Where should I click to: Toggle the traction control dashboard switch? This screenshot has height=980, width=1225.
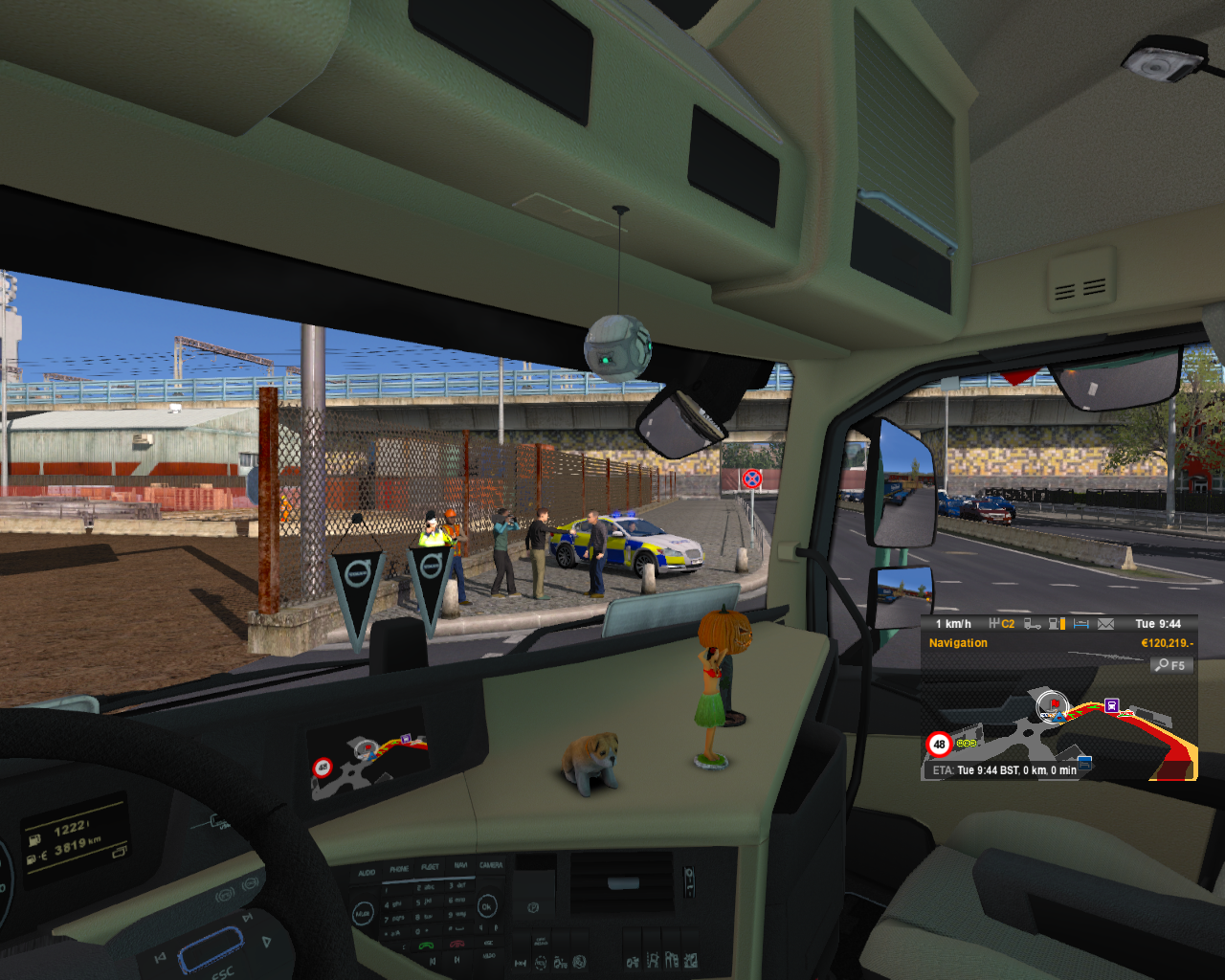(x=578, y=962)
